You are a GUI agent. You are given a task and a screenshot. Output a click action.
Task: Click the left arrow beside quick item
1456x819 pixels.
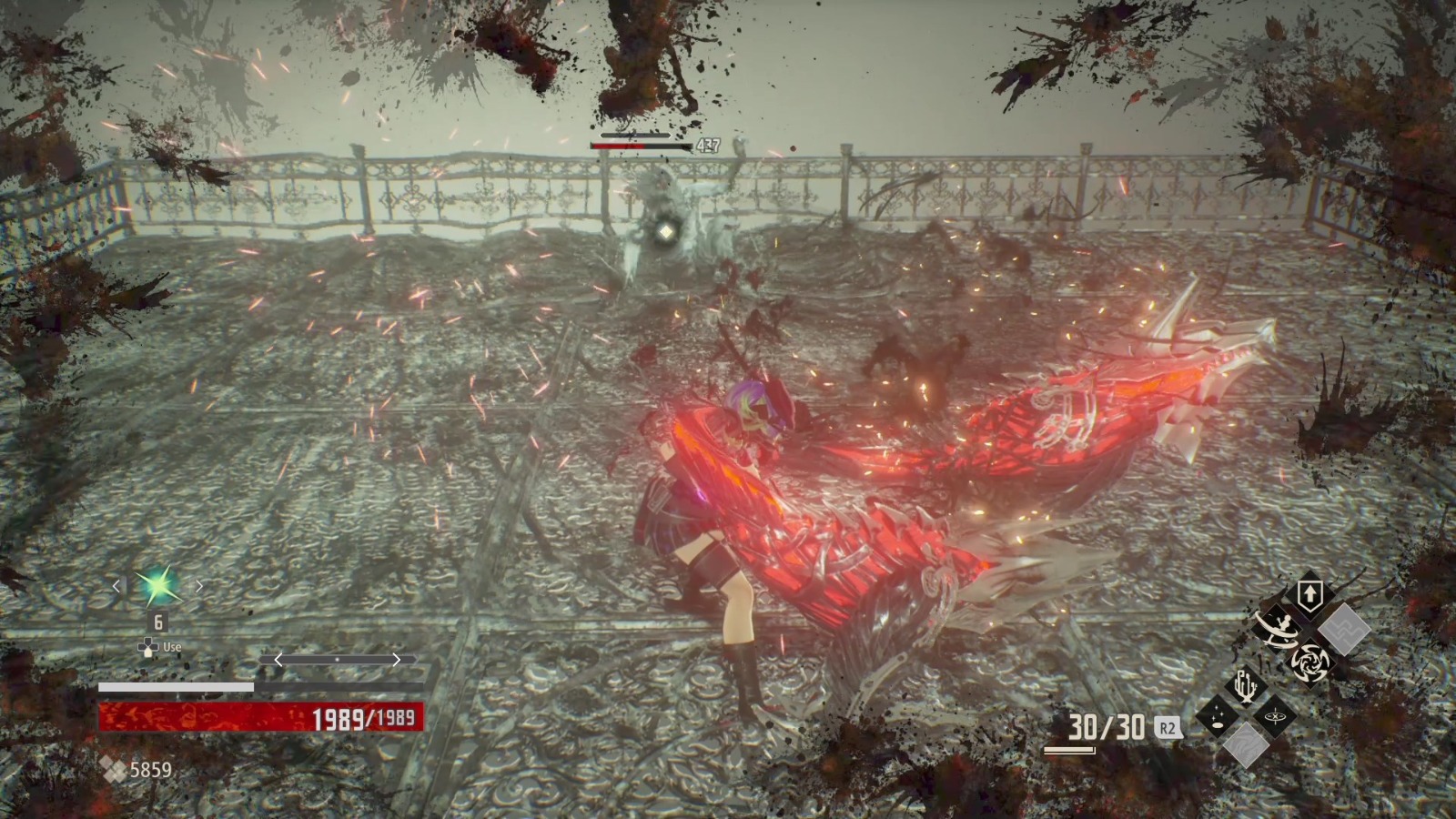(x=116, y=586)
